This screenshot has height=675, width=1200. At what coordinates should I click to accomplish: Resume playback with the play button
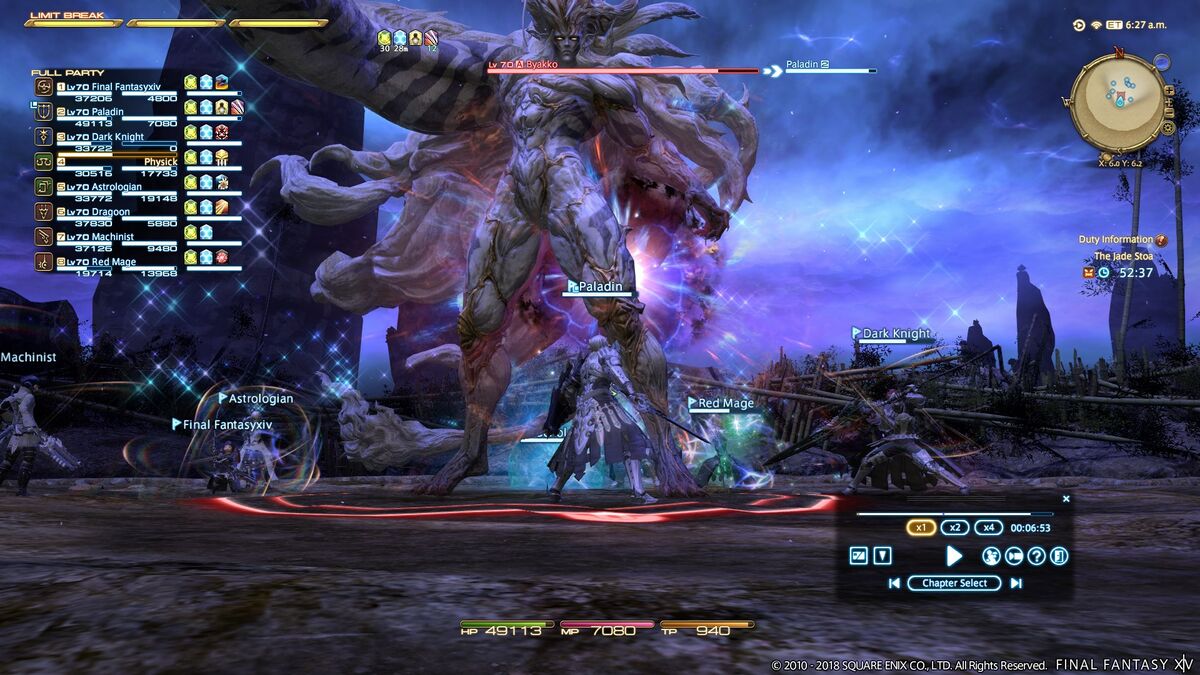point(954,556)
